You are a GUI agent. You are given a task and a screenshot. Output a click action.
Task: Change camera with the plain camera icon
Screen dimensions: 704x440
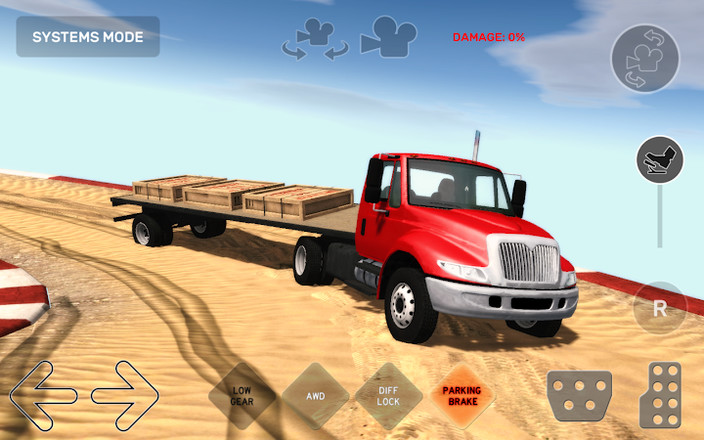click(388, 36)
